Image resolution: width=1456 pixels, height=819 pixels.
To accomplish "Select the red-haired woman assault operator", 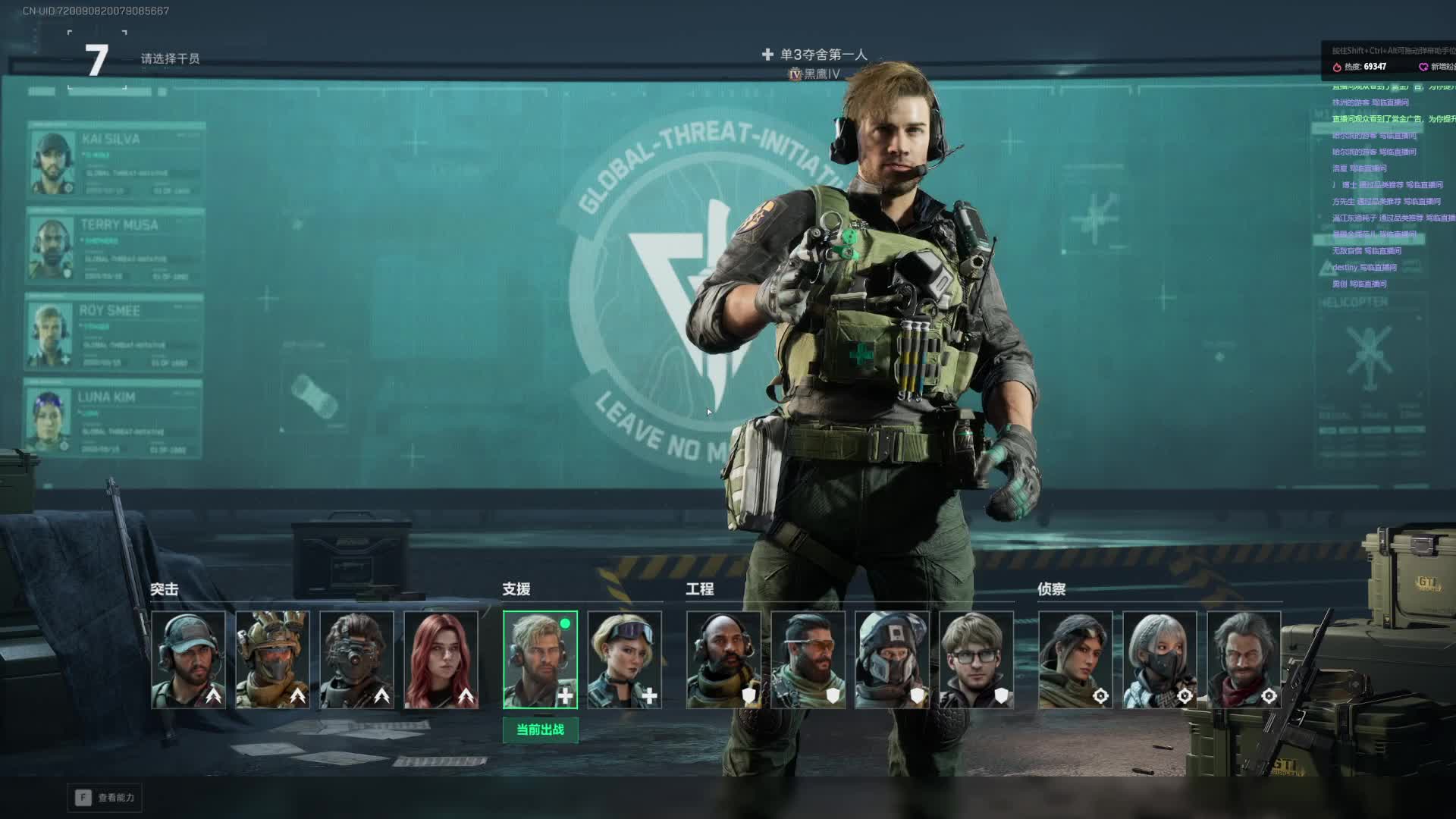I will (x=441, y=660).
